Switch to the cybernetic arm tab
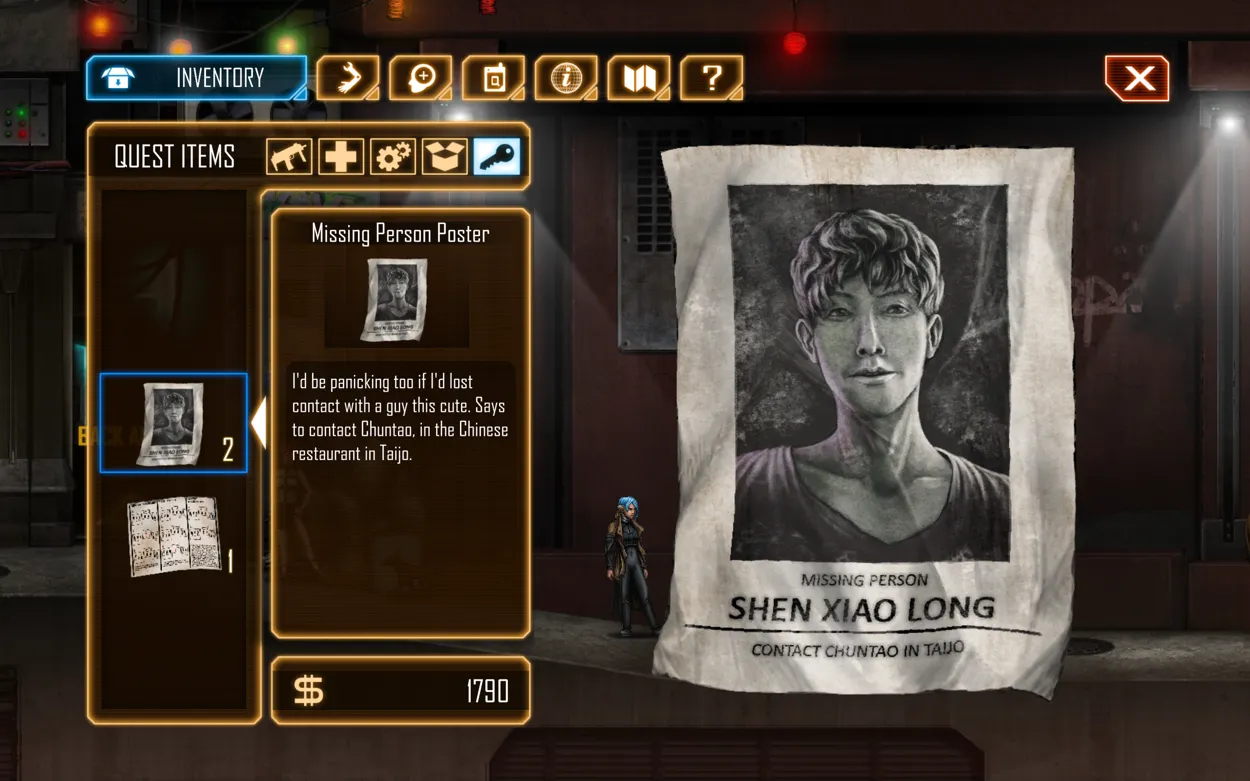 348,78
